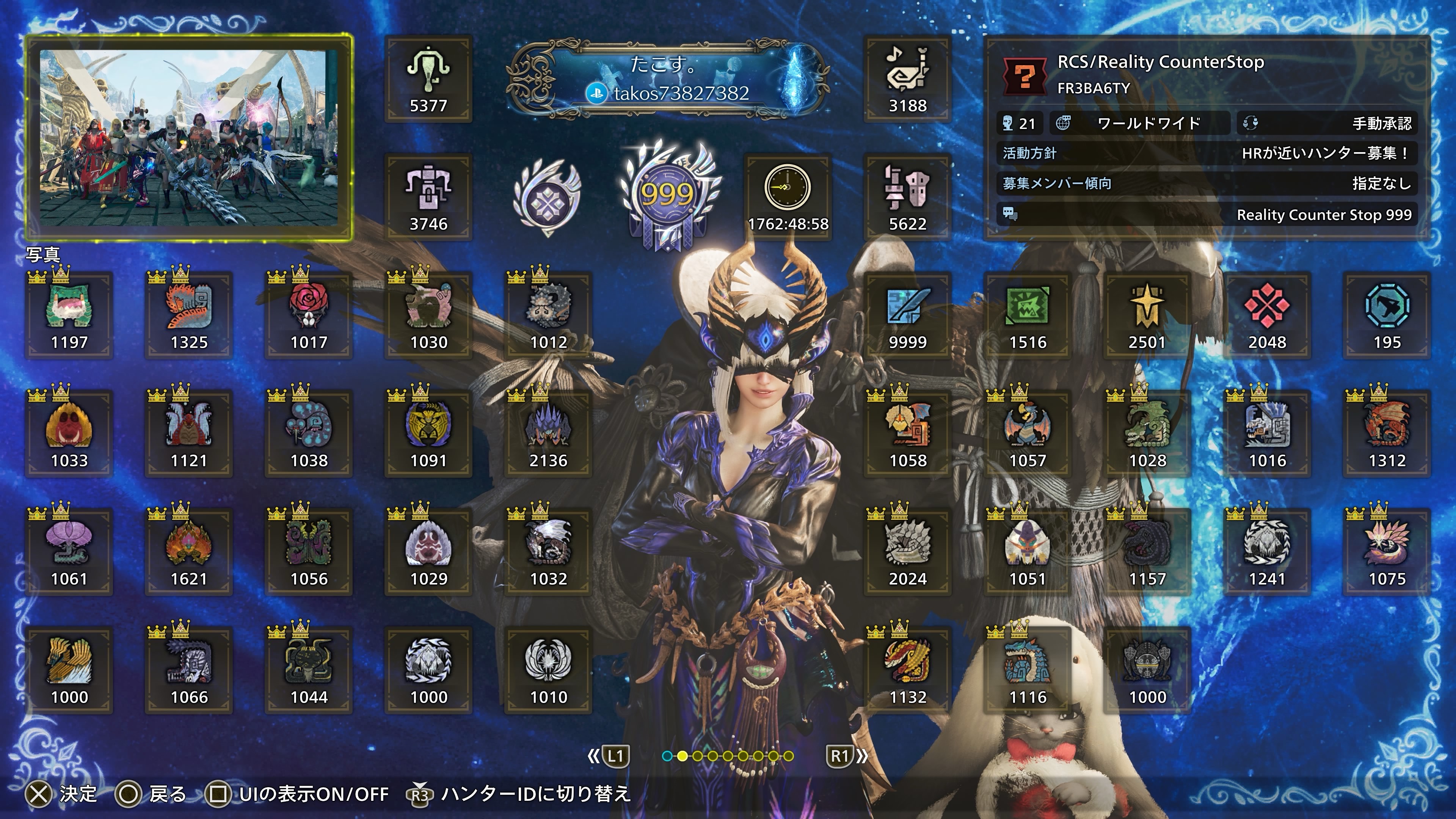Choose the monster tile showing 2024 hunts
Screen dimensions: 1456x819
tap(907, 552)
